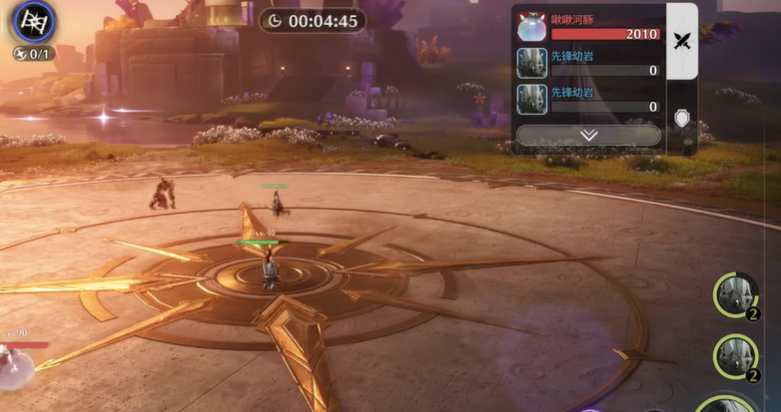Select the 啾啾河豚 entry in the damage list
Viewport: 781px width, 412px height.
tap(588, 27)
